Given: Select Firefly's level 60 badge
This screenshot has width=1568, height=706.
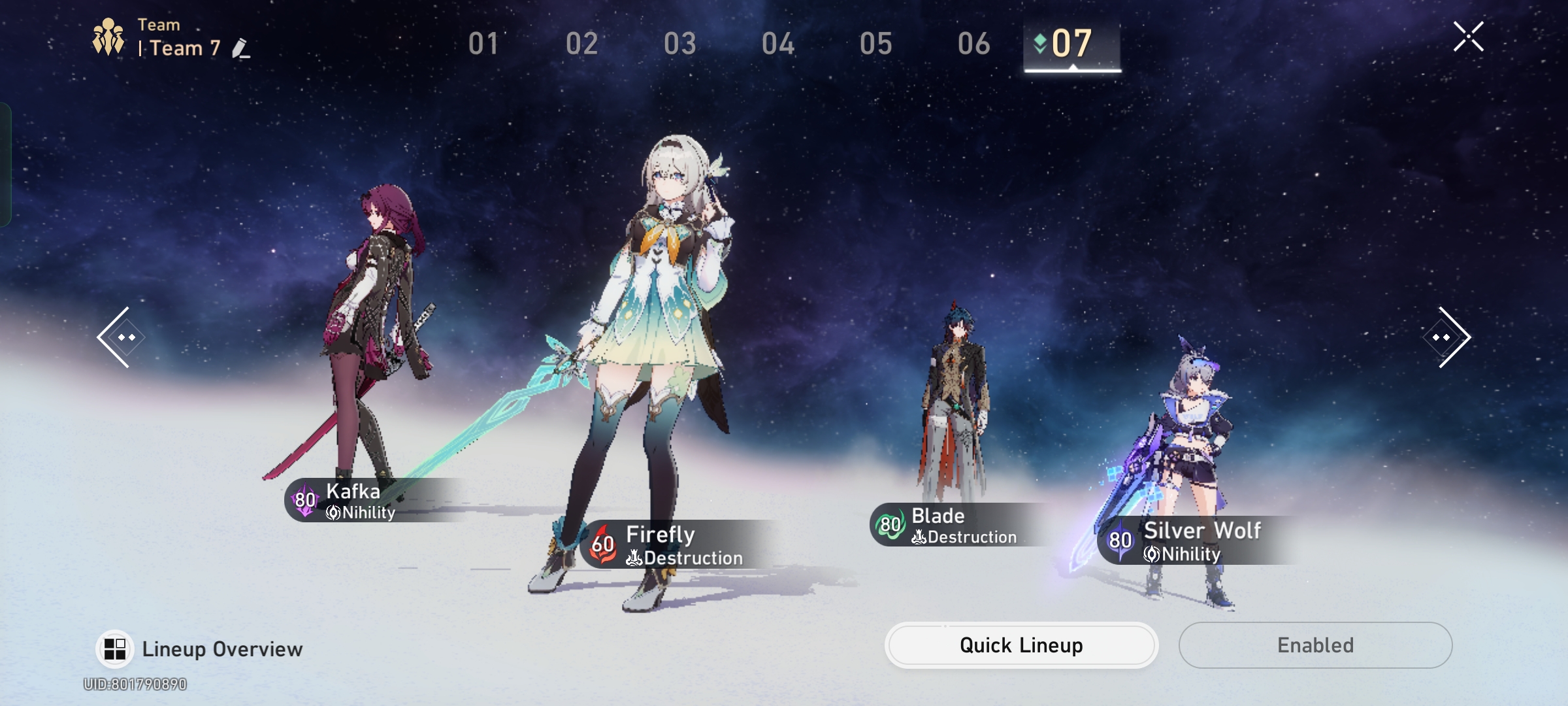Looking at the screenshot, I should (x=602, y=543).
